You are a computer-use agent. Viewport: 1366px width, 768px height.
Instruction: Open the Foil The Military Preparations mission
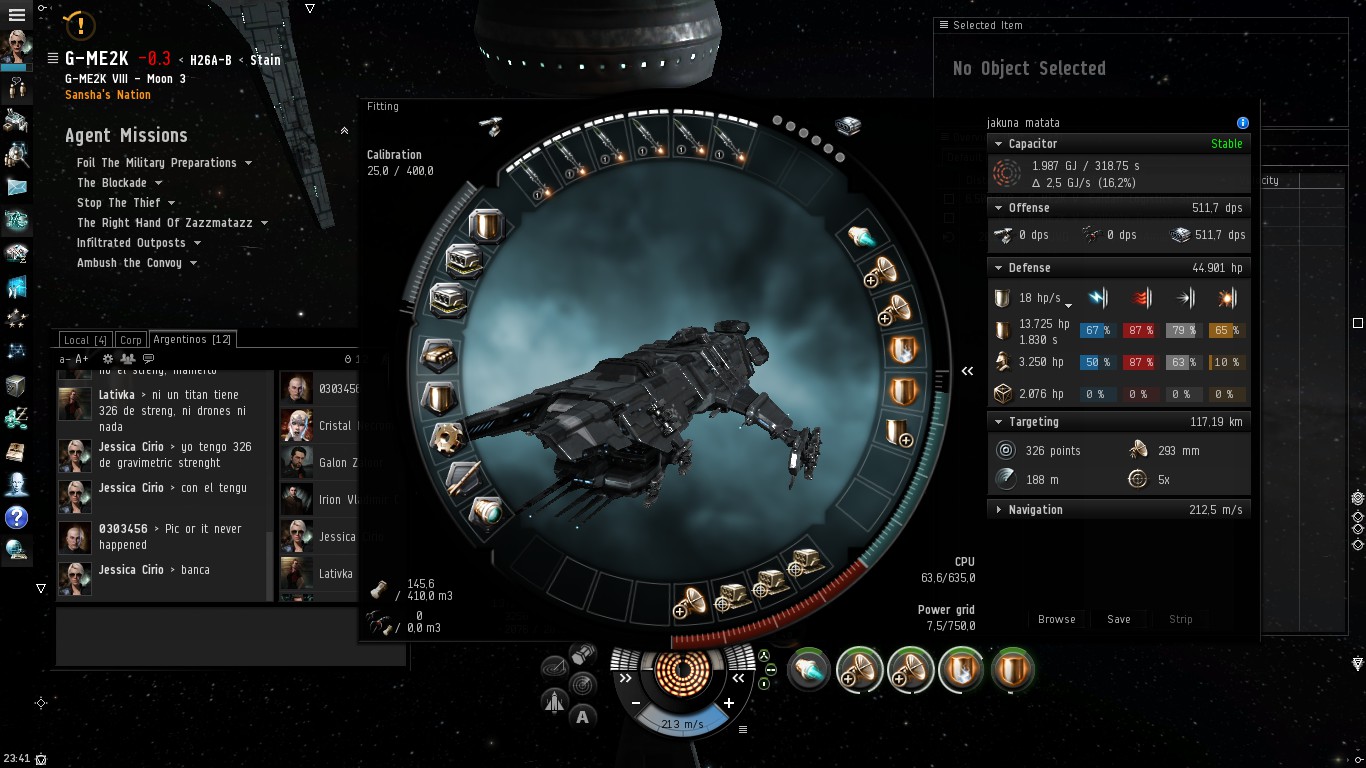(157, 163)
